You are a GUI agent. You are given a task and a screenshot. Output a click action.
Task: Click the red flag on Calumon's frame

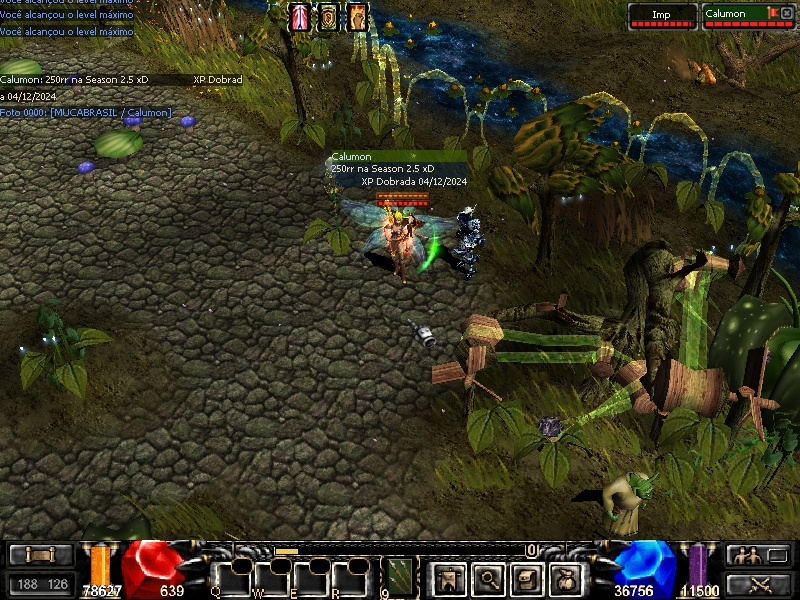pos(771,12)
